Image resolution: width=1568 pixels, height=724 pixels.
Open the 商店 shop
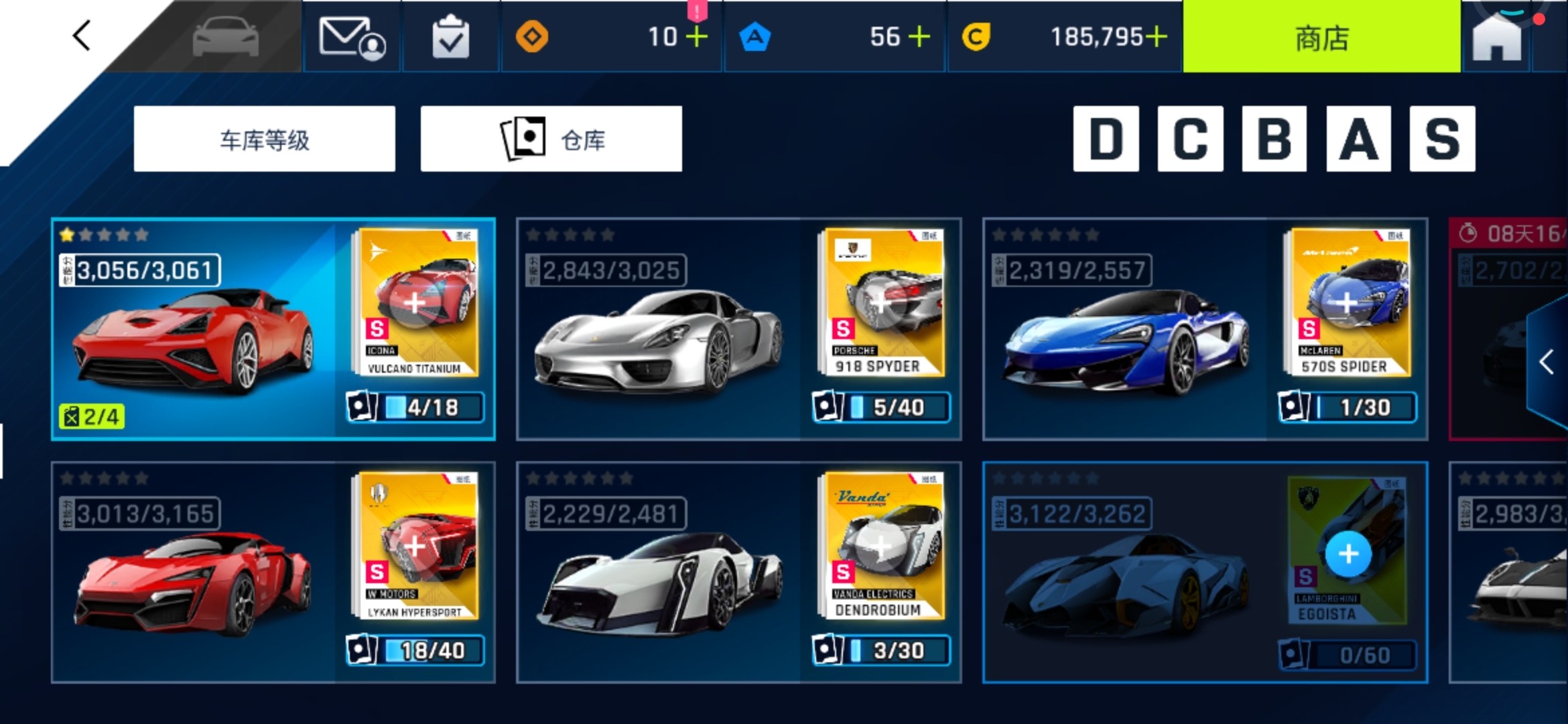coord(1321,38)
